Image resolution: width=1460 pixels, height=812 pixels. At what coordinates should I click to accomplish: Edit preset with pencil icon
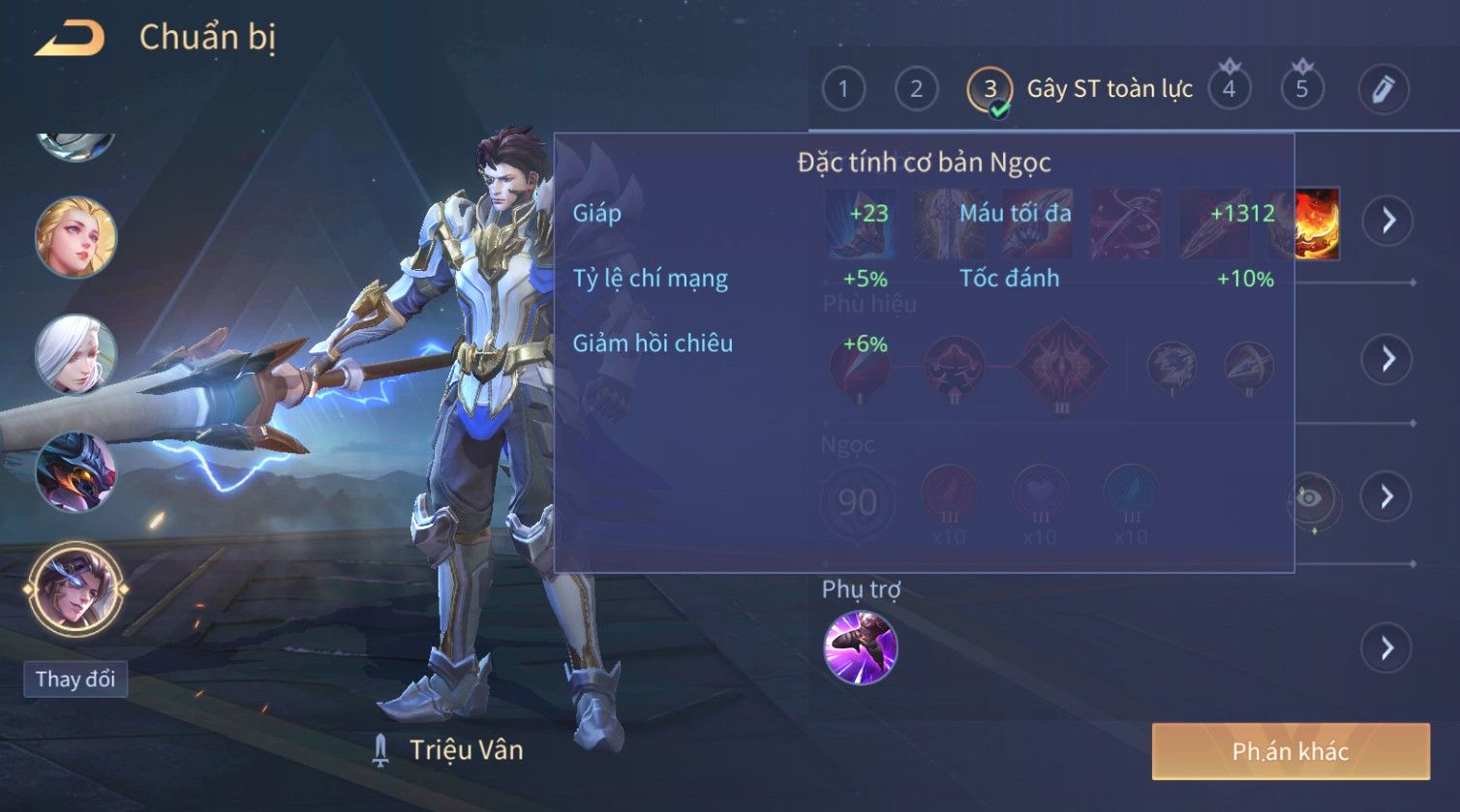[1383, 89]
